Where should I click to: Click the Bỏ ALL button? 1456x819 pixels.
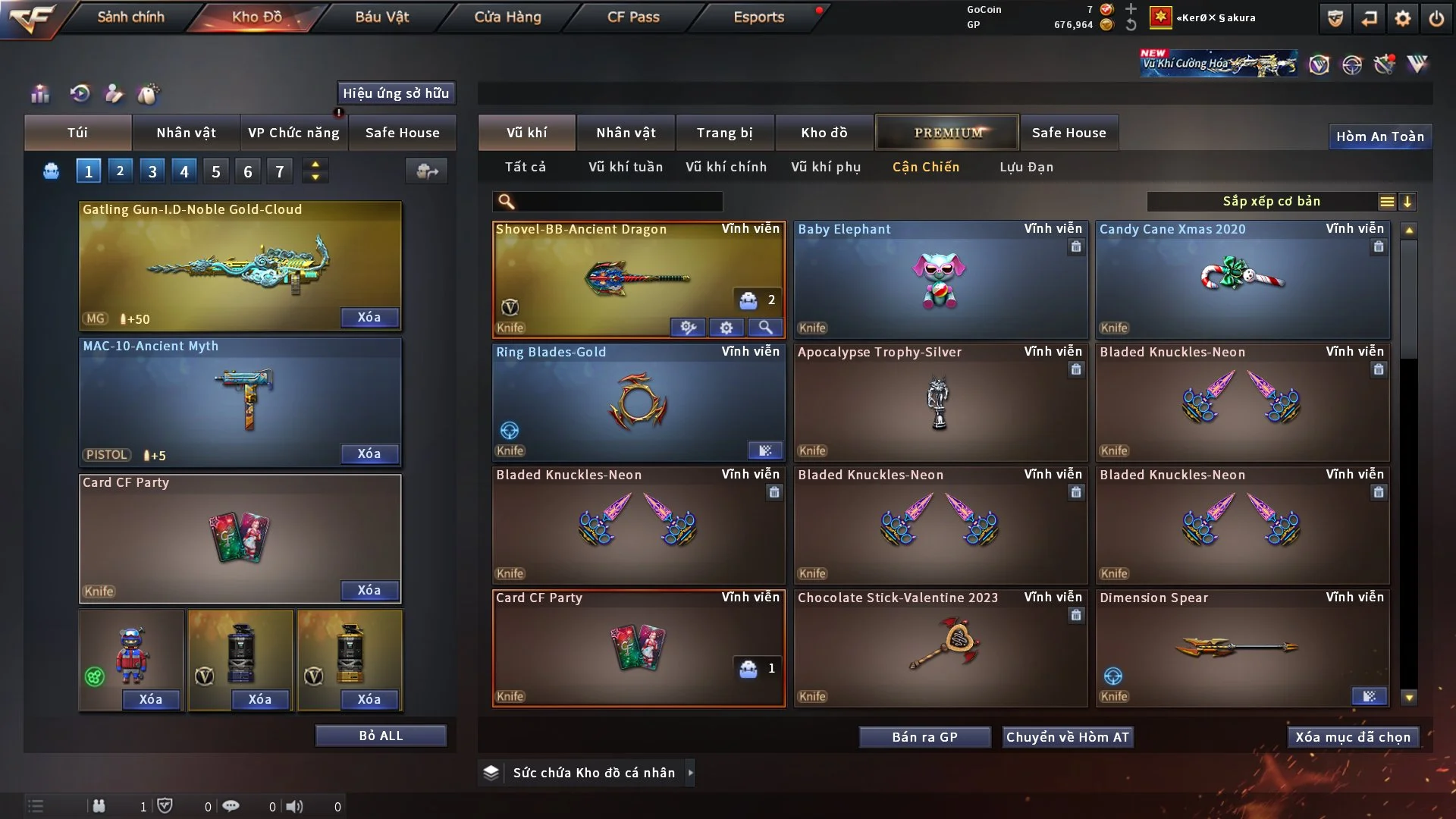pyautogui.click(x=381, y=736)
